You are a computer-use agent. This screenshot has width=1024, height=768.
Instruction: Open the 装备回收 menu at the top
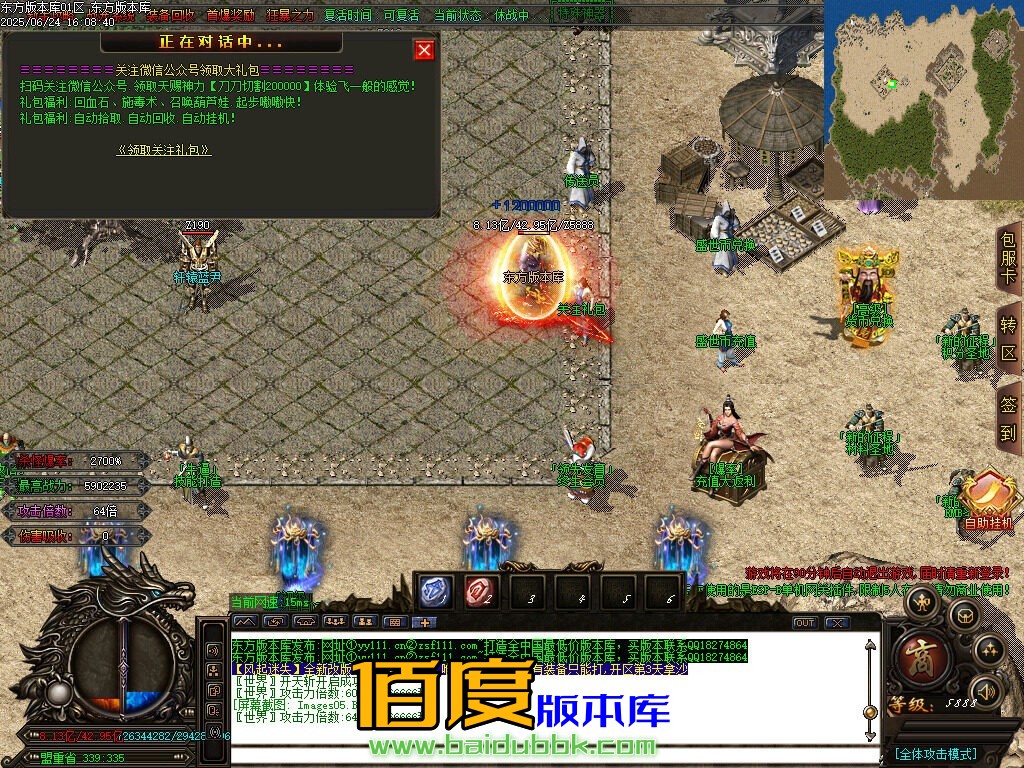pyautogui.click(x=170, y=16)
